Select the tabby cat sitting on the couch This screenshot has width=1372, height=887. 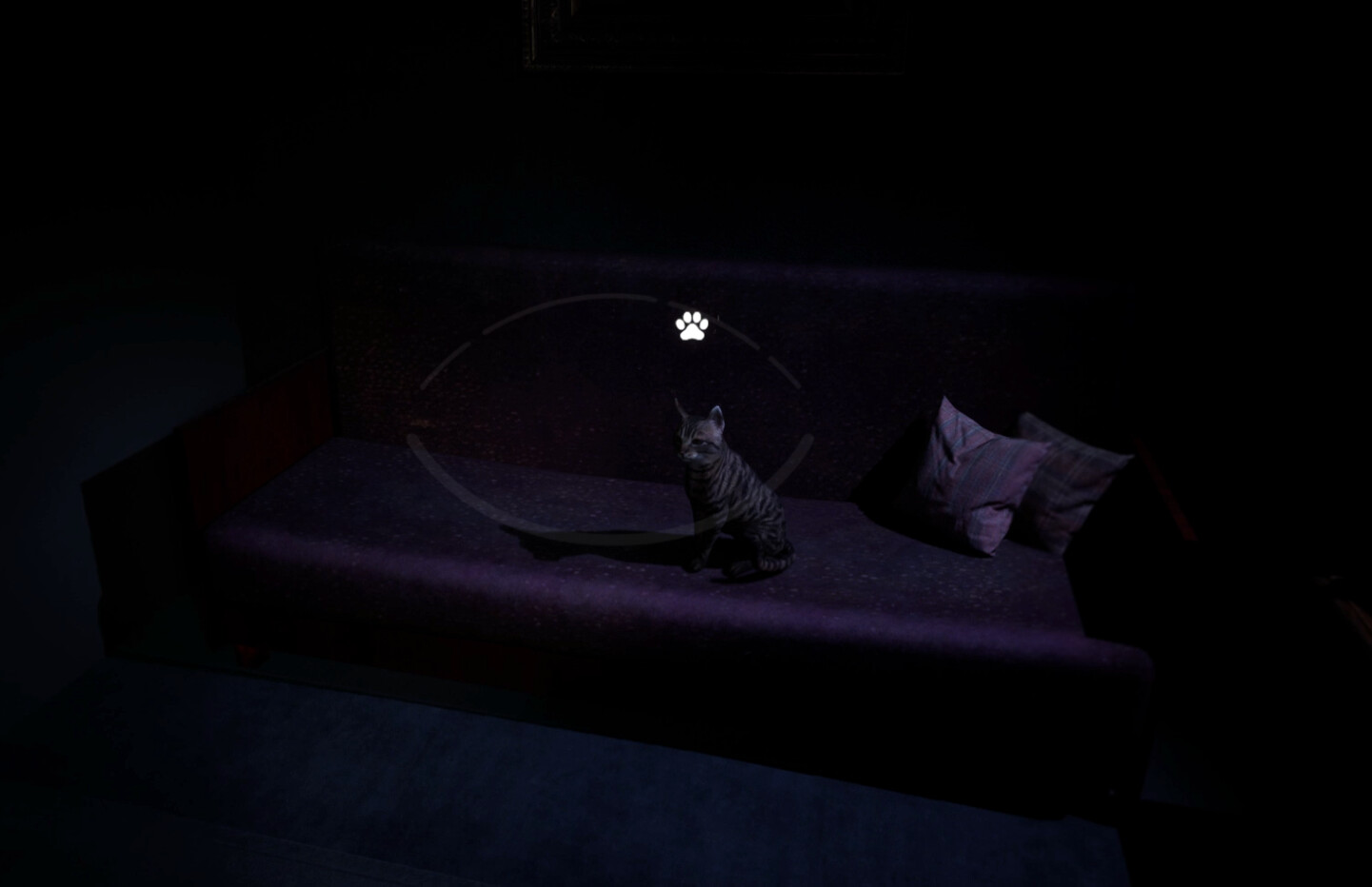(x=738, y=495)
